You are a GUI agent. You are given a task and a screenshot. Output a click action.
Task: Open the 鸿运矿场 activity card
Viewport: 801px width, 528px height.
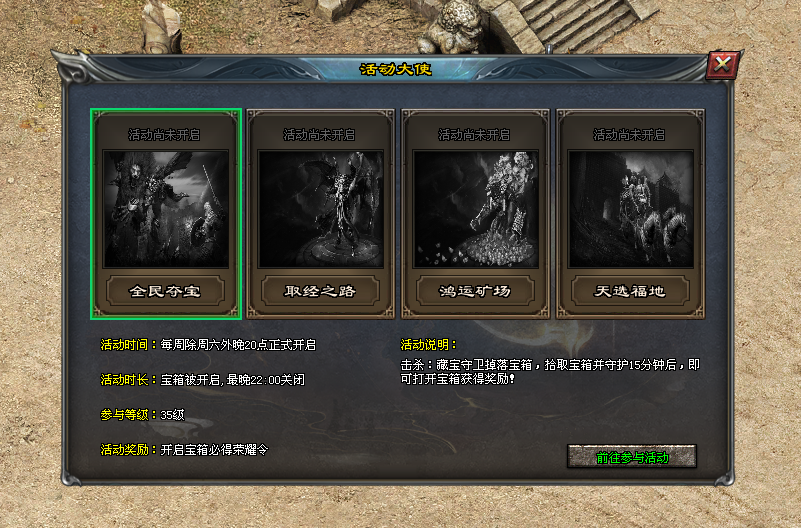pyautogui.click(x=476, y=214)
